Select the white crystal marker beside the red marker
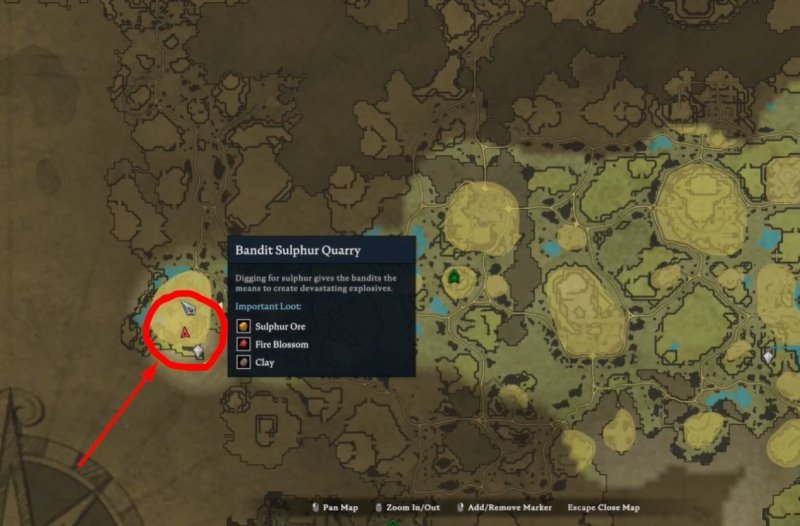The image size is (800, 526). point(199,350)
